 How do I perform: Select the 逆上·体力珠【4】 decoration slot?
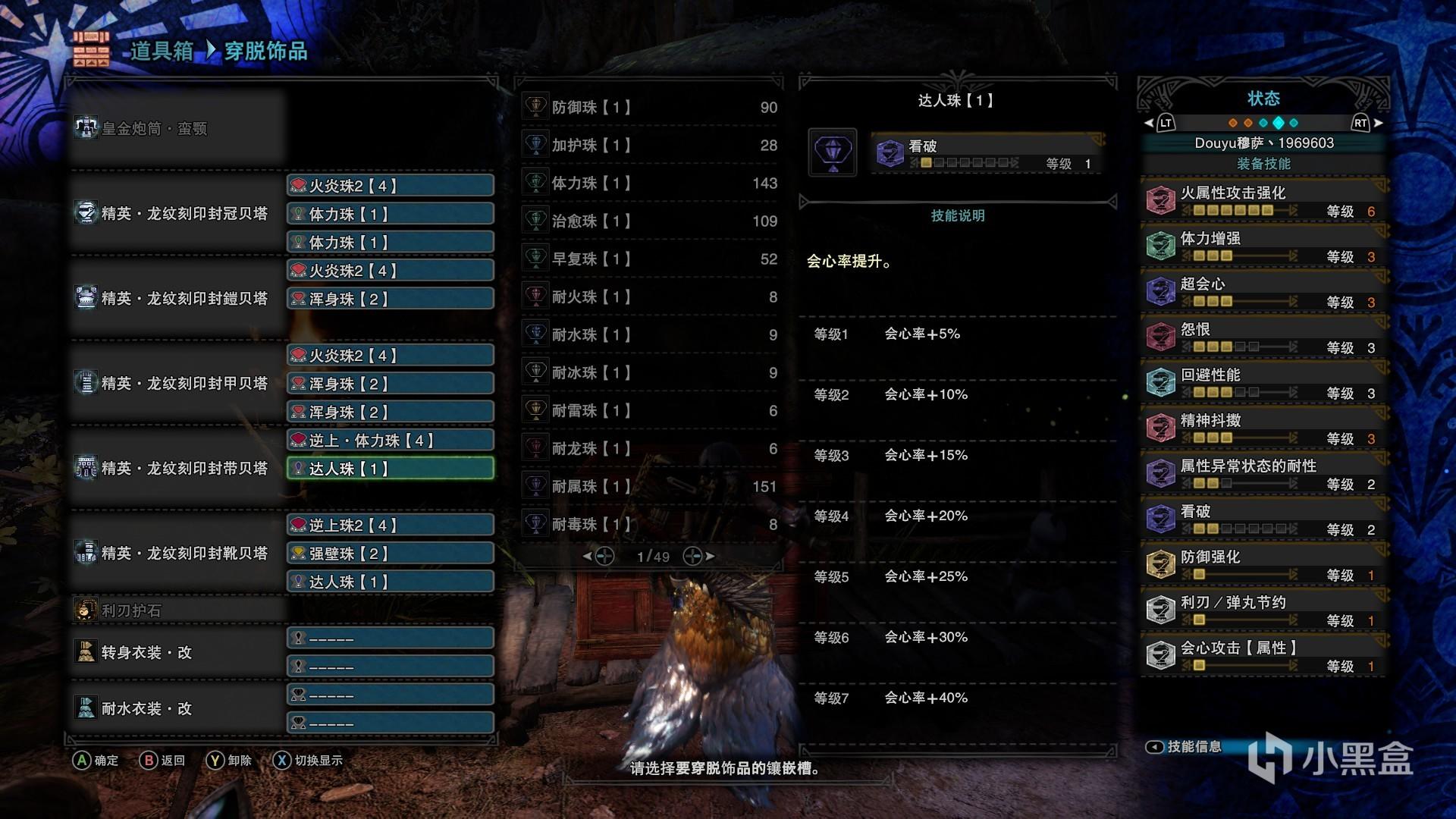coord(390,441)
